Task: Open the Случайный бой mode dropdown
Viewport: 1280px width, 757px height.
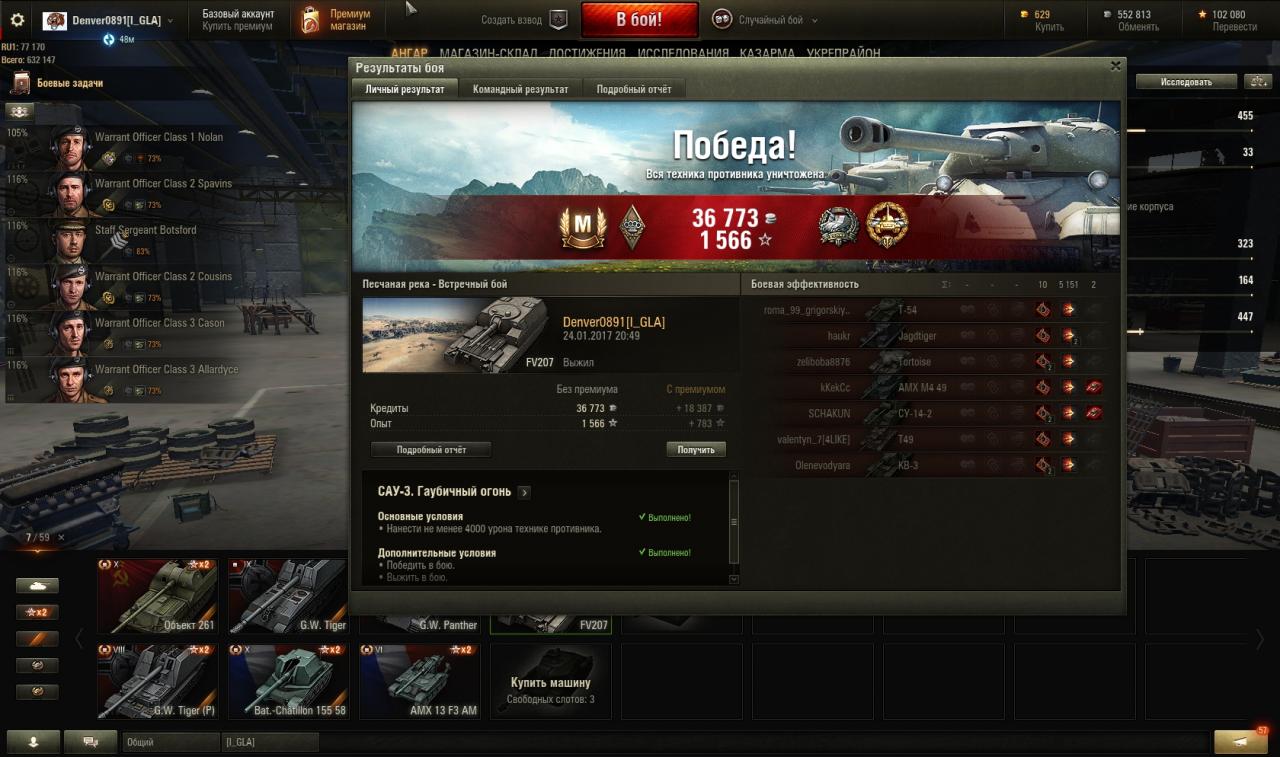Action: pyautogui.click(x=765, y=20)
